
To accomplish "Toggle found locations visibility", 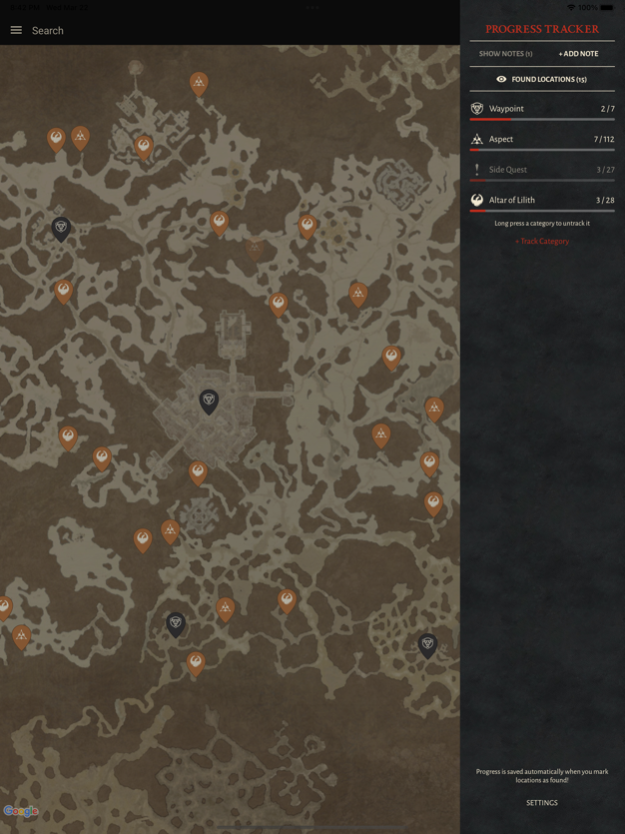I will pyautogui.click(x=542, y=79).
